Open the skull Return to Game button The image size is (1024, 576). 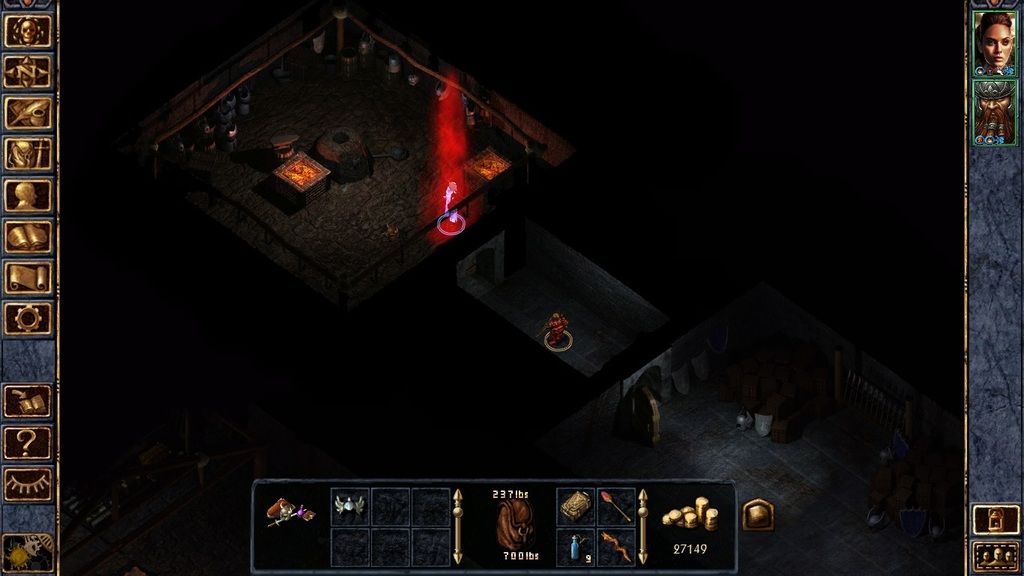pyautogui.click(x=28, y=30)
